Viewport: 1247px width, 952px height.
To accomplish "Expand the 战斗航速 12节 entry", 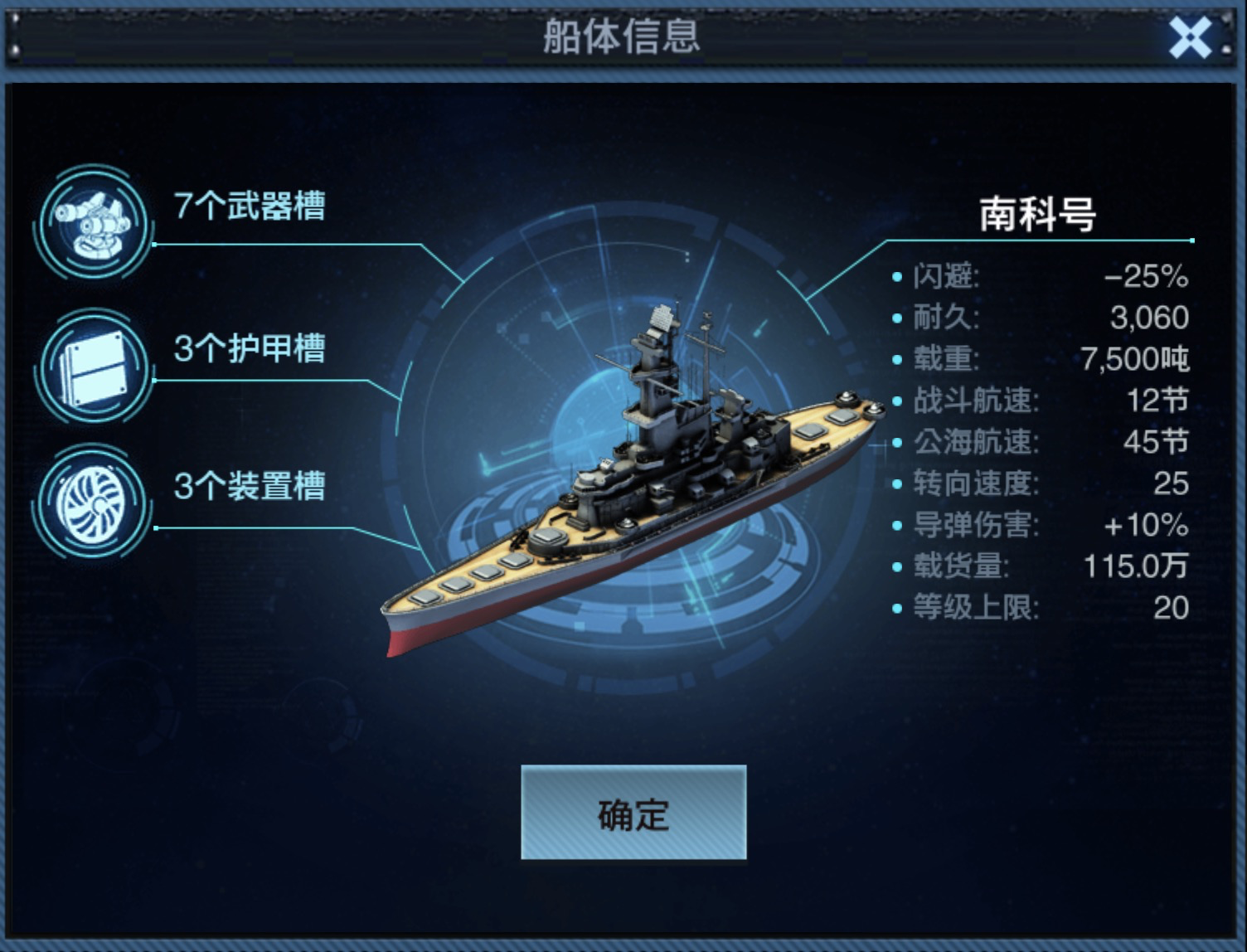I will click(x=1036, y=402).
